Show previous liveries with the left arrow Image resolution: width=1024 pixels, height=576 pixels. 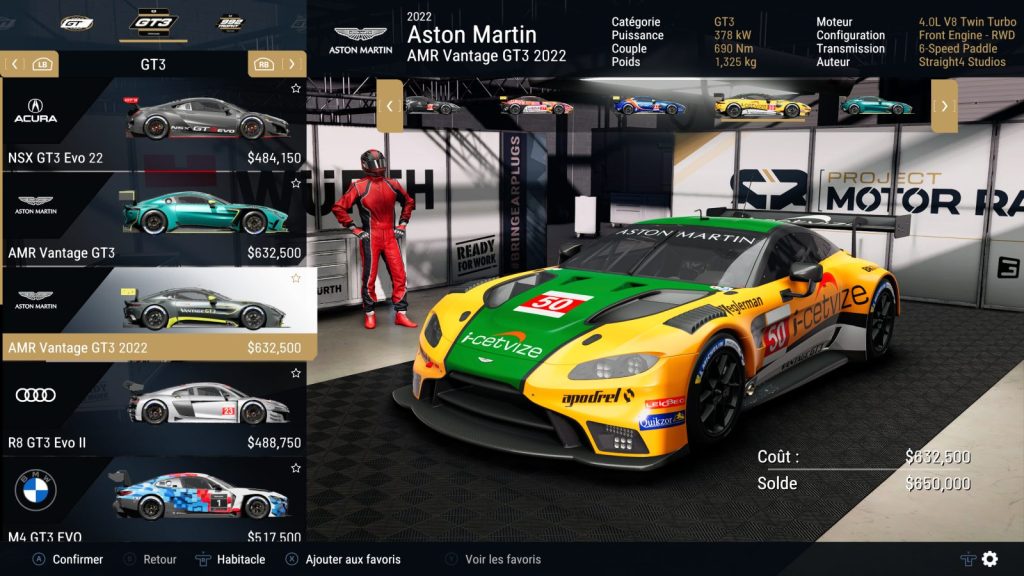(389, 105)
